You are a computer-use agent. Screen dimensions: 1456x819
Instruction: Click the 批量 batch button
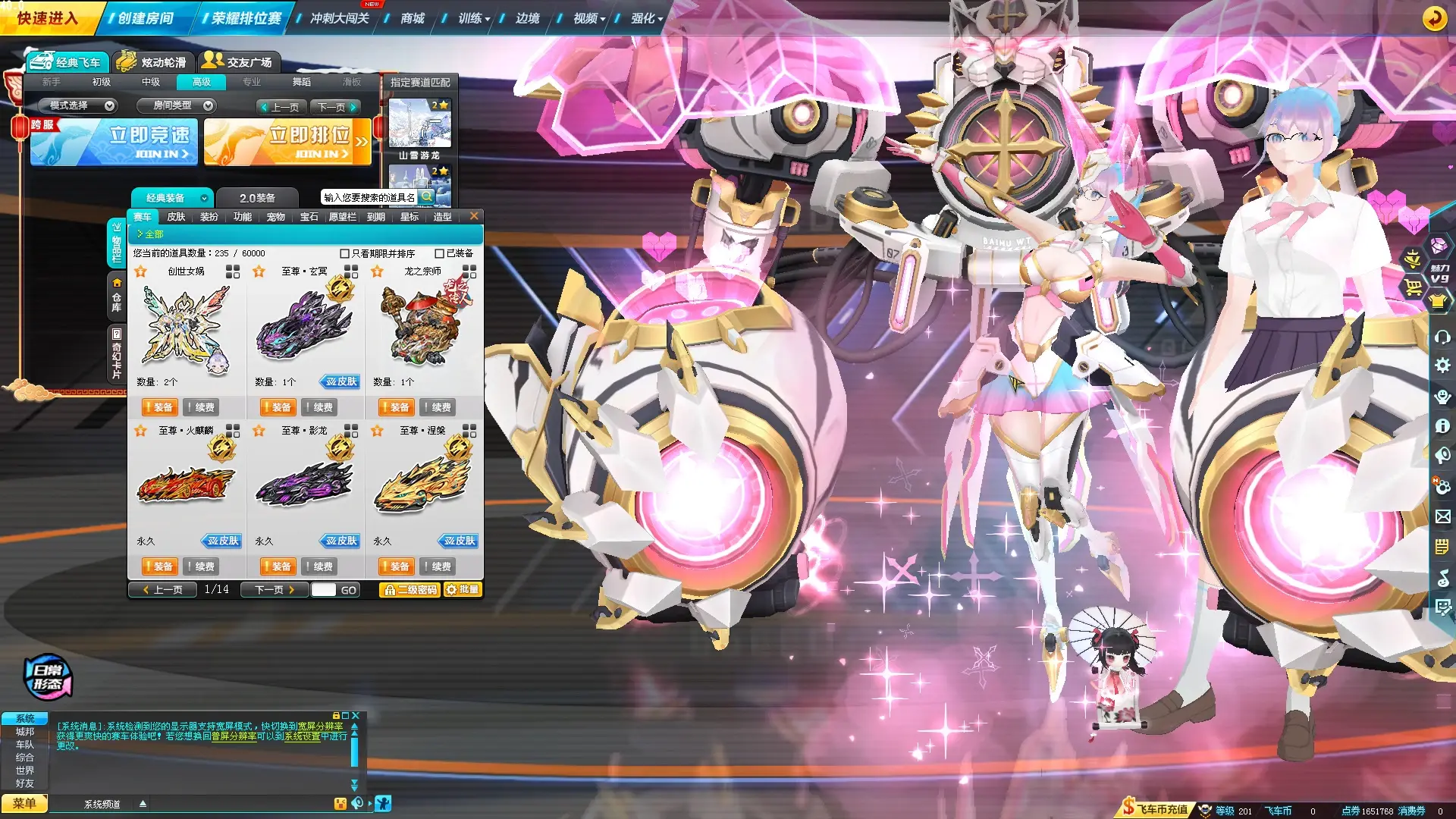pos(463,589)
